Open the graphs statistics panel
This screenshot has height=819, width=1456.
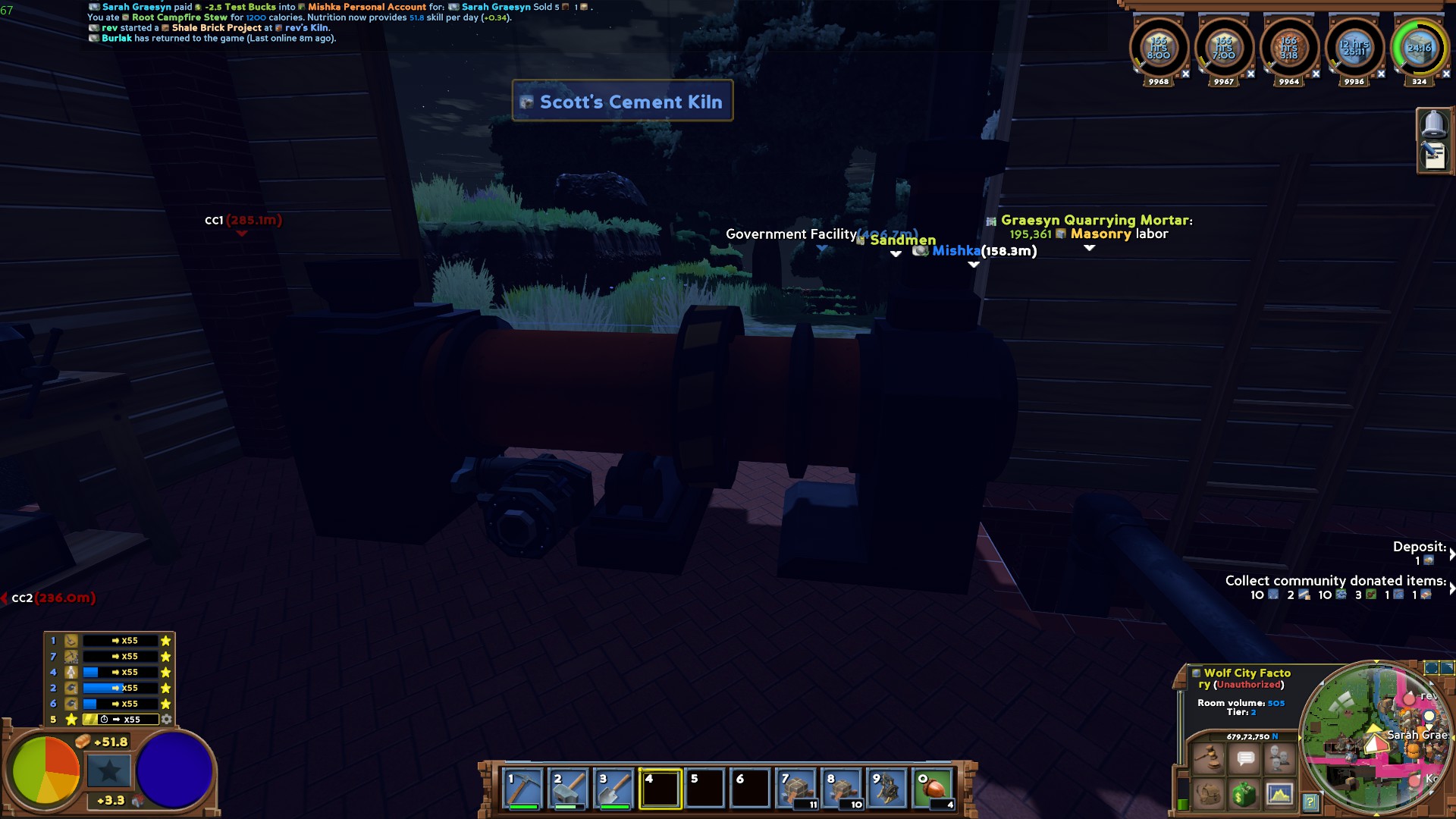[x=1280, y=793]
